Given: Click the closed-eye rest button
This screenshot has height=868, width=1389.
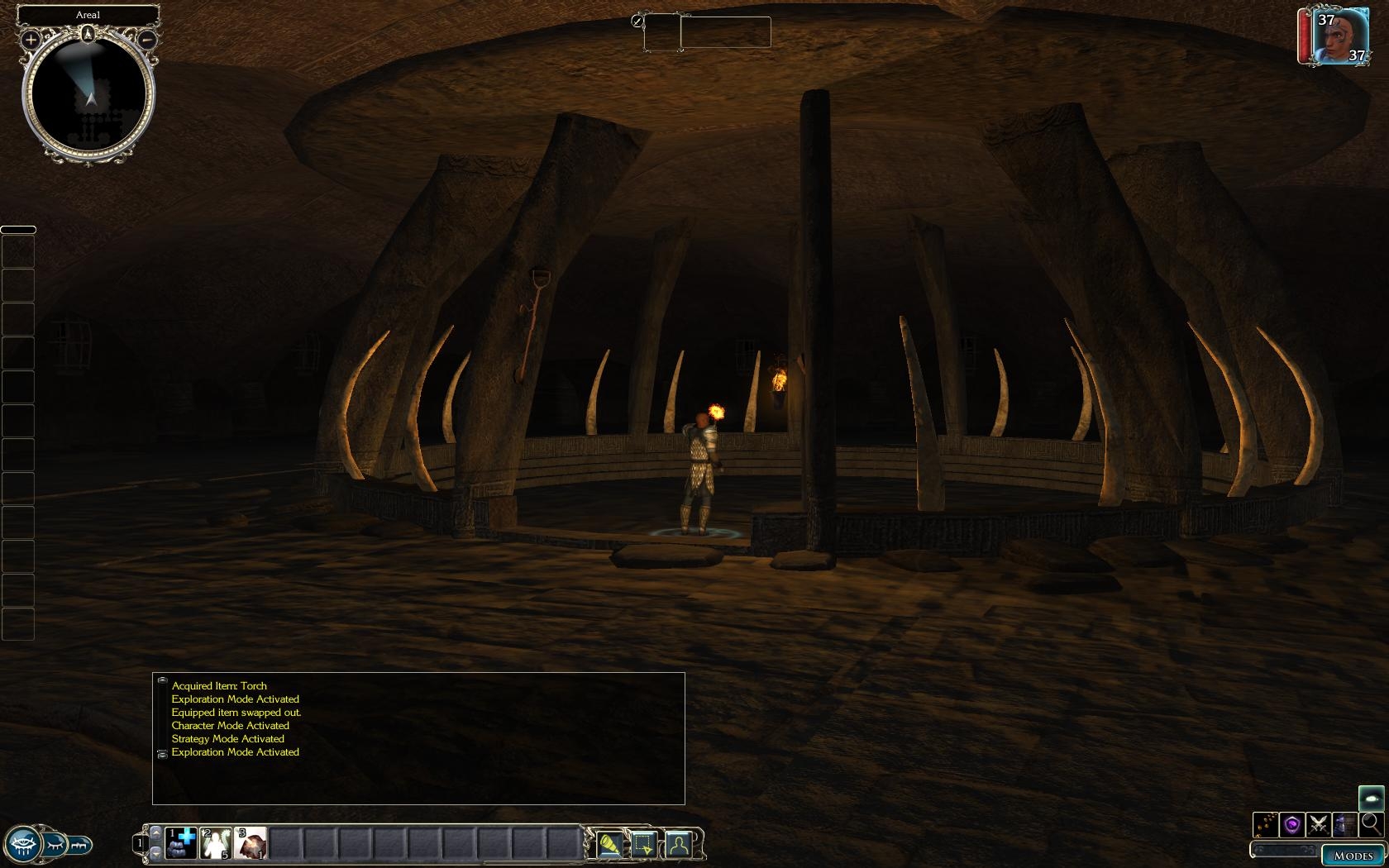Looking at the screenshot, I should pyautogui.click(x=55, y=845).
